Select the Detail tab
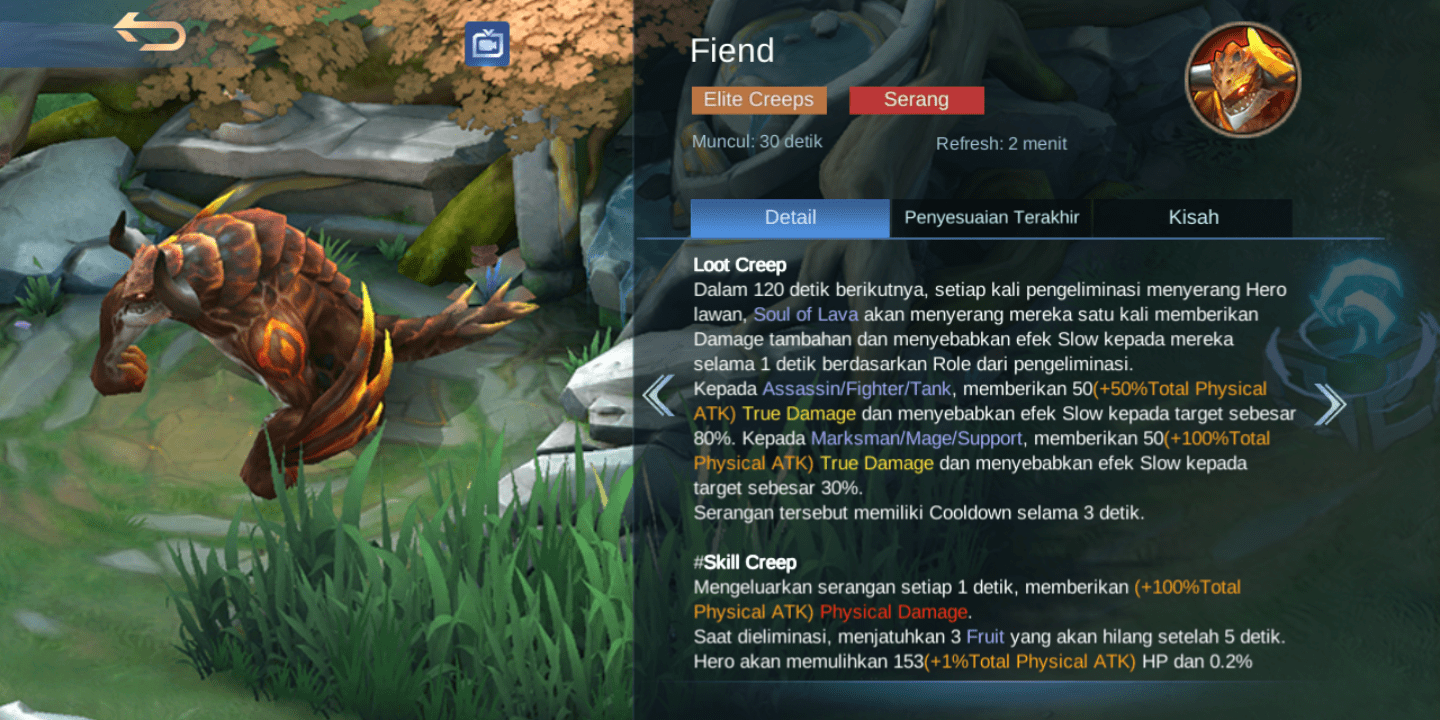This screenshot has height=720, width=1440. [x=790, y=217]
